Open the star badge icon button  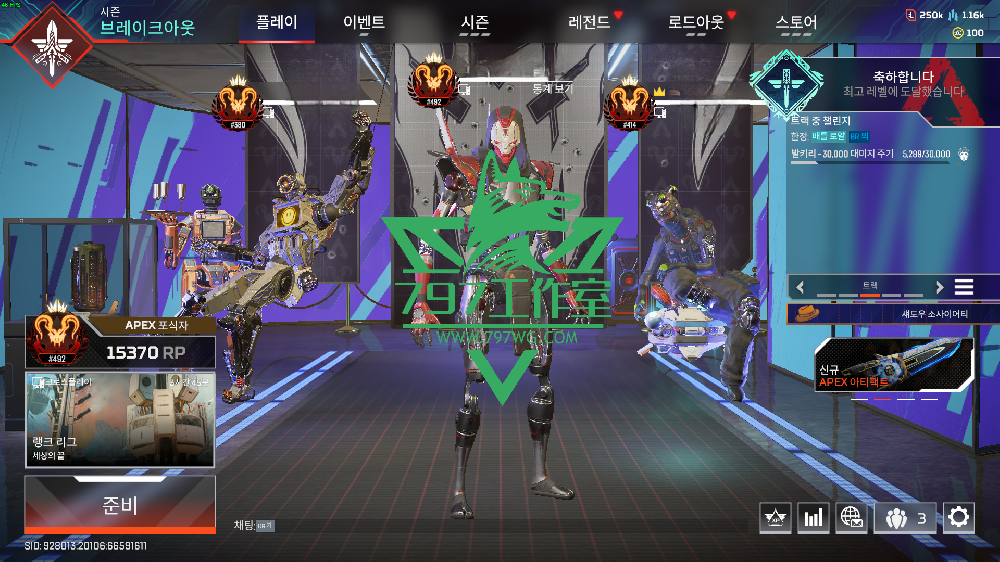[x=775, y=517]
